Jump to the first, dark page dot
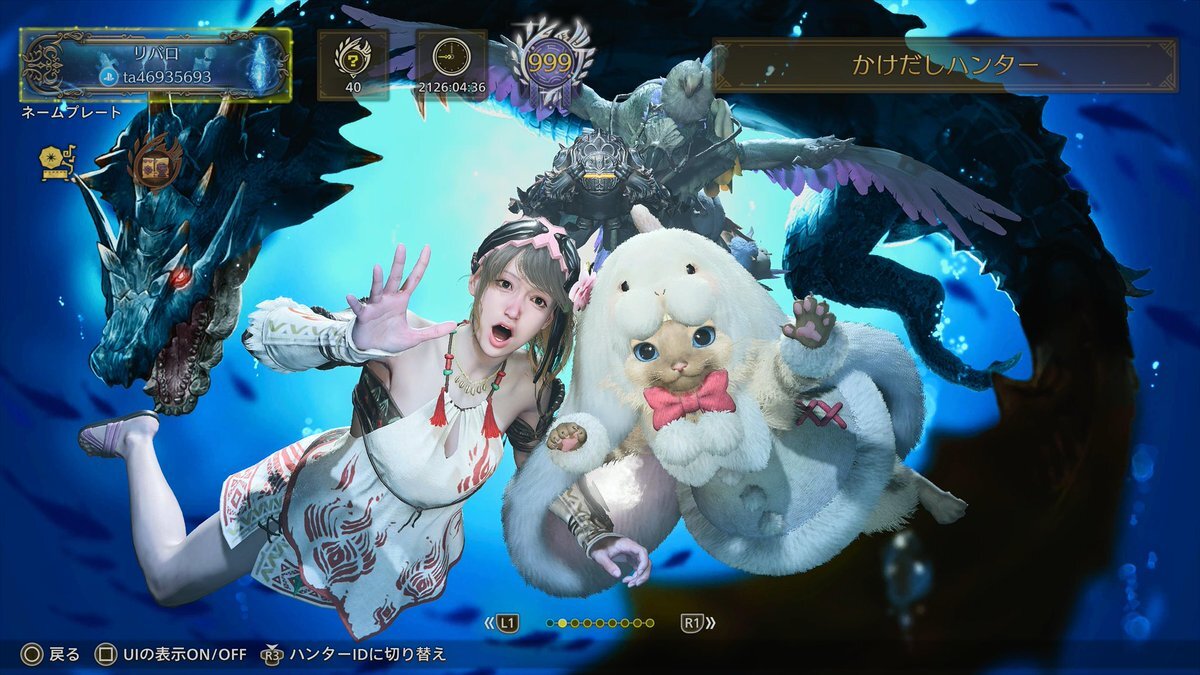This screenshot has height=675, width=1200. point(550,623)
